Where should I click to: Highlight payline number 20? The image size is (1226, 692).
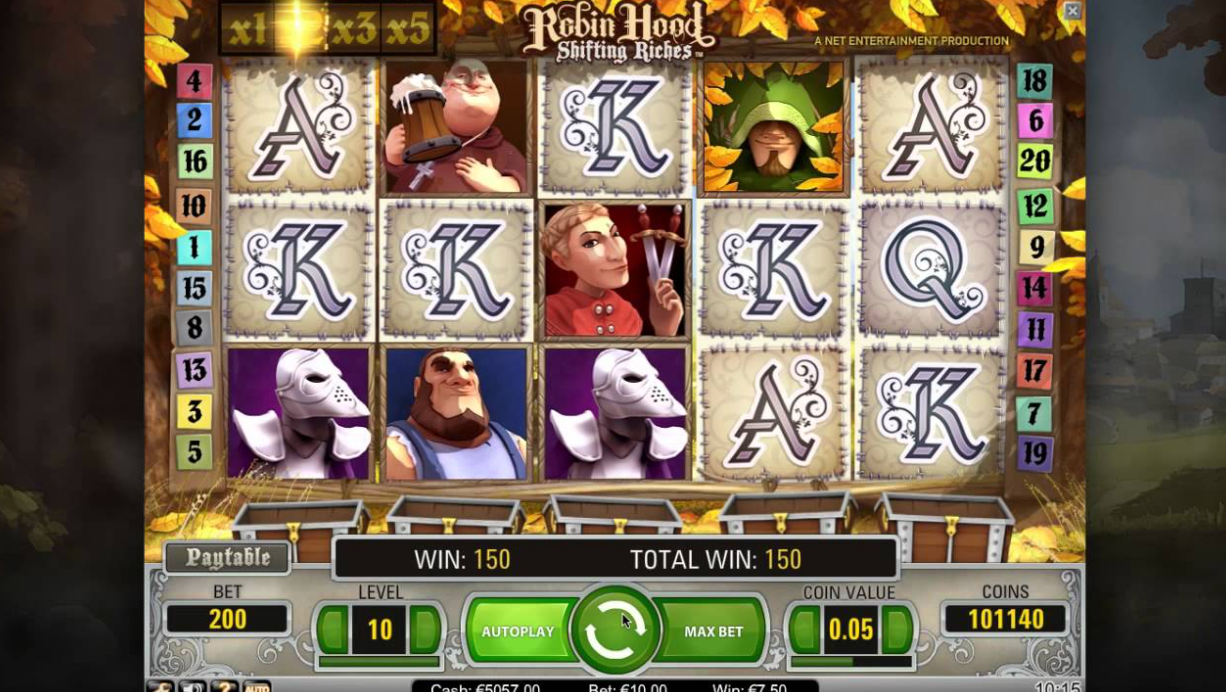point(1034,160)
